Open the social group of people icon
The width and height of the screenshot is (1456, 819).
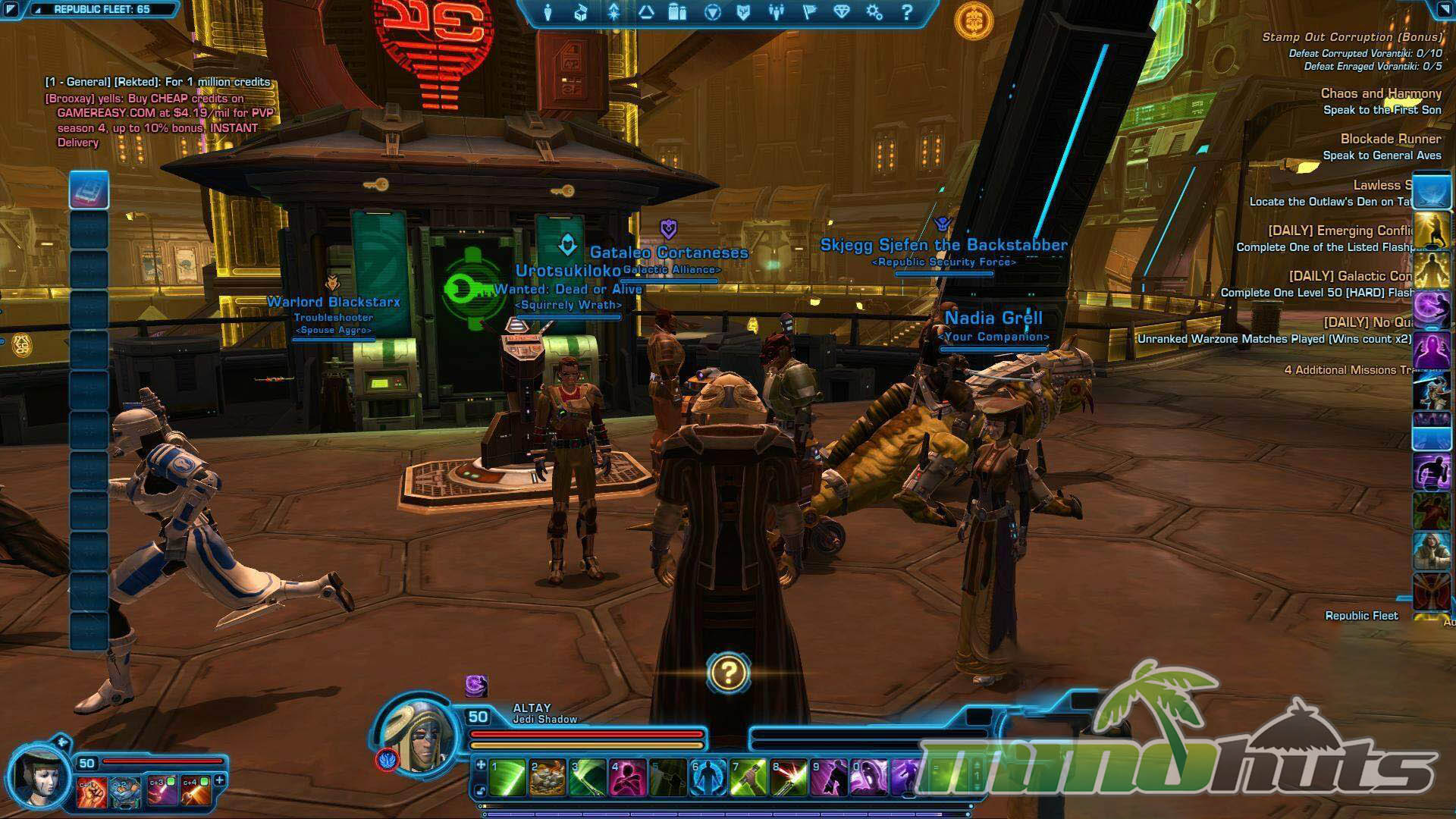pos(776,13)
